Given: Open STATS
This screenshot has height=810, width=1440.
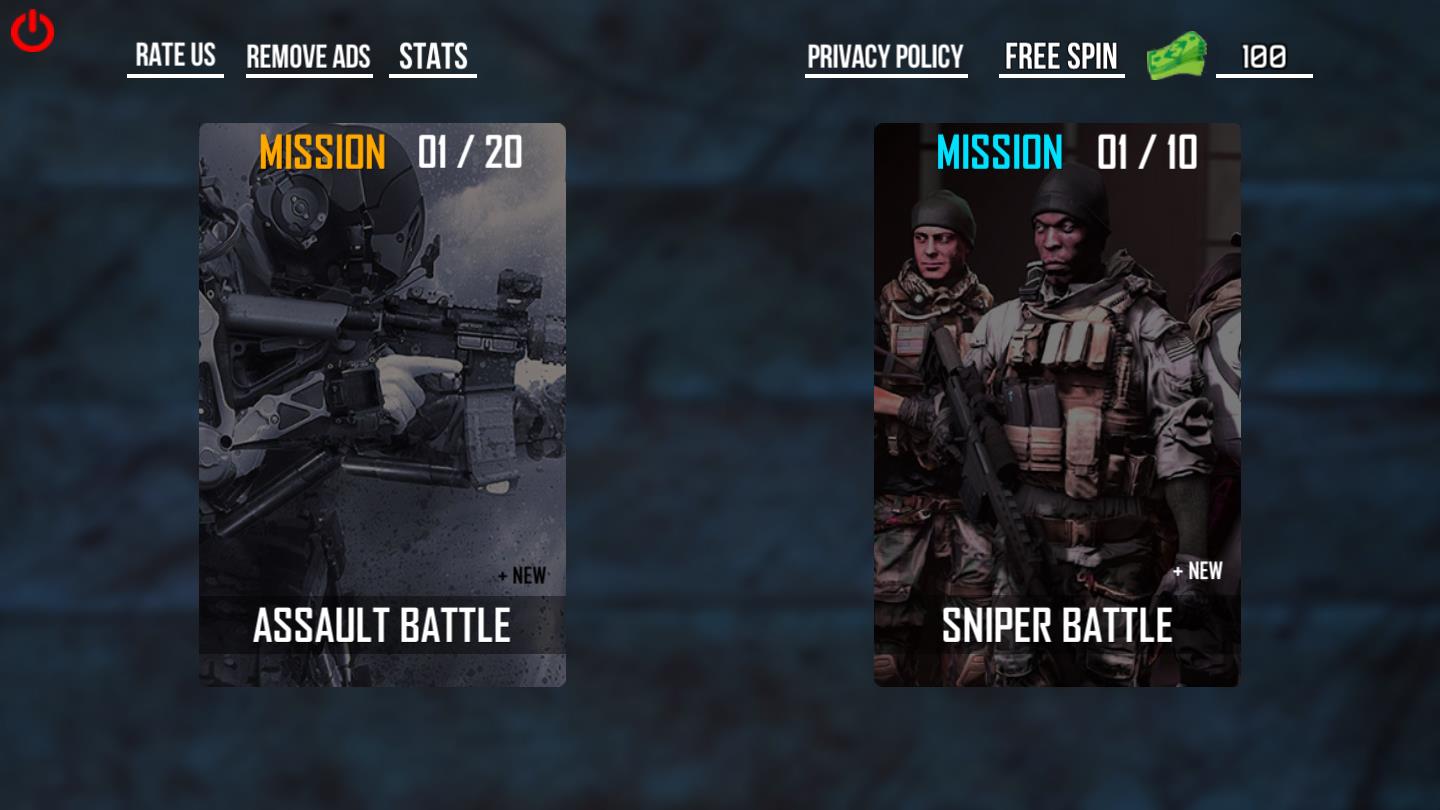Looking at the screenshot, I should [432, 56].
